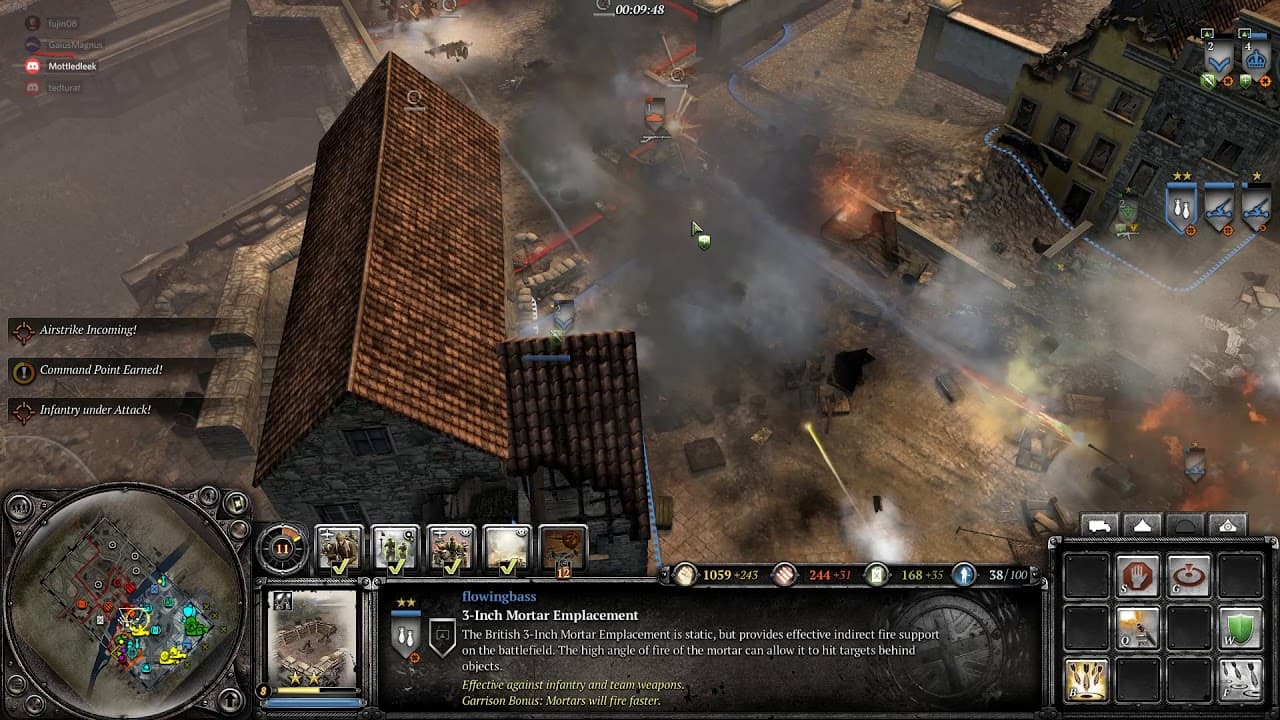Select the crown shield unit numbered 4

[x=1254, y=58]
